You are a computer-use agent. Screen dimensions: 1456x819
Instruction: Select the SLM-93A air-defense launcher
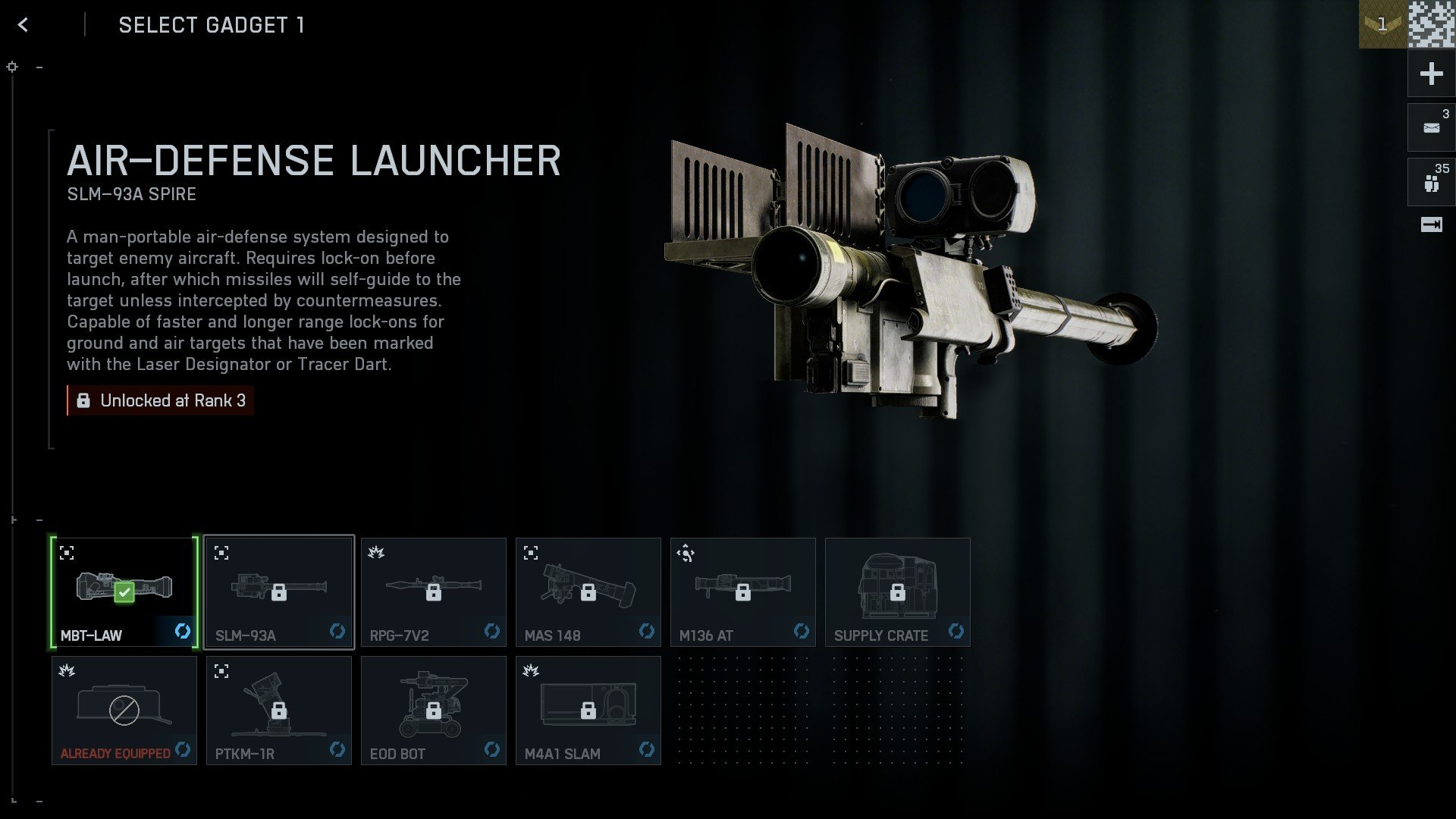click(278, 591)
